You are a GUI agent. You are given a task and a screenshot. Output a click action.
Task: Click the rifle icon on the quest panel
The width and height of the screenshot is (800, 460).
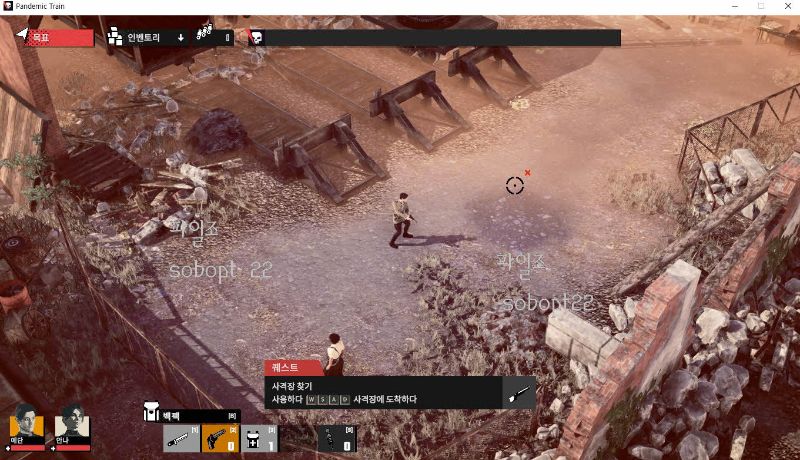(520, 392)
